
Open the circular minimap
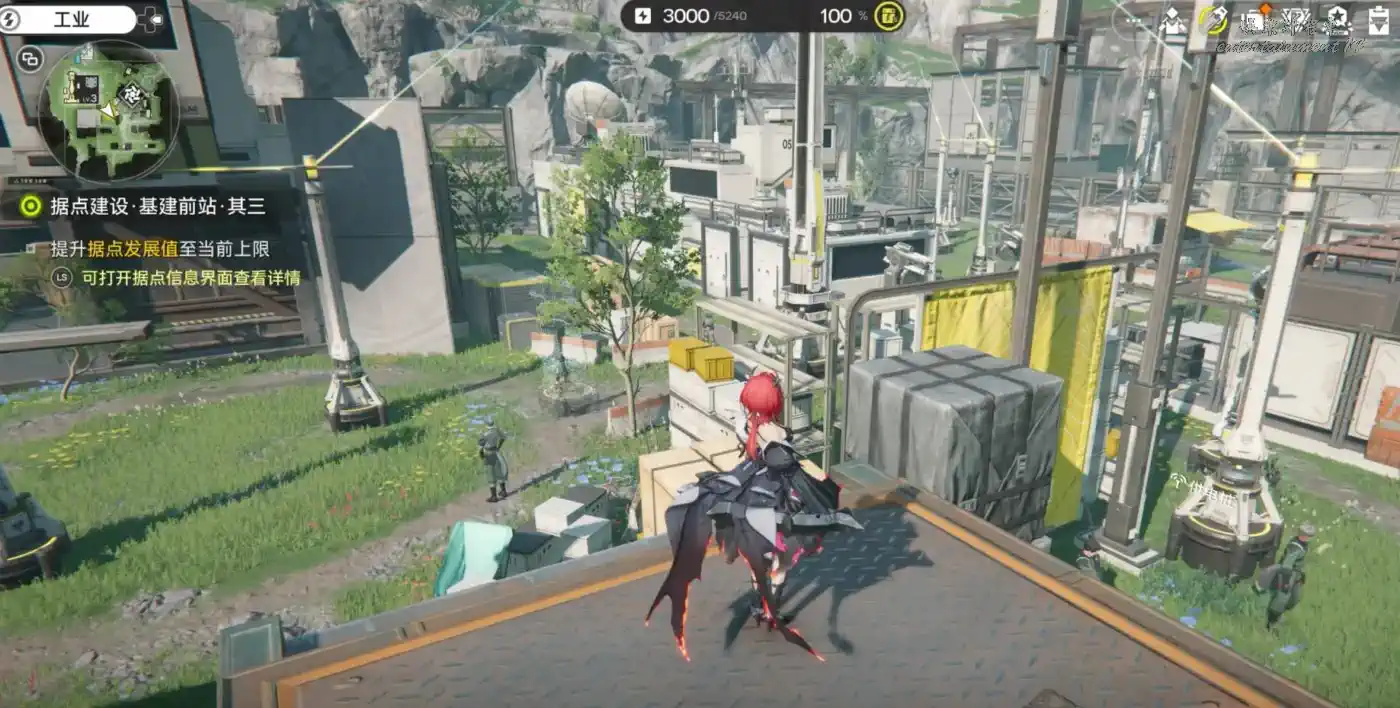112,111
